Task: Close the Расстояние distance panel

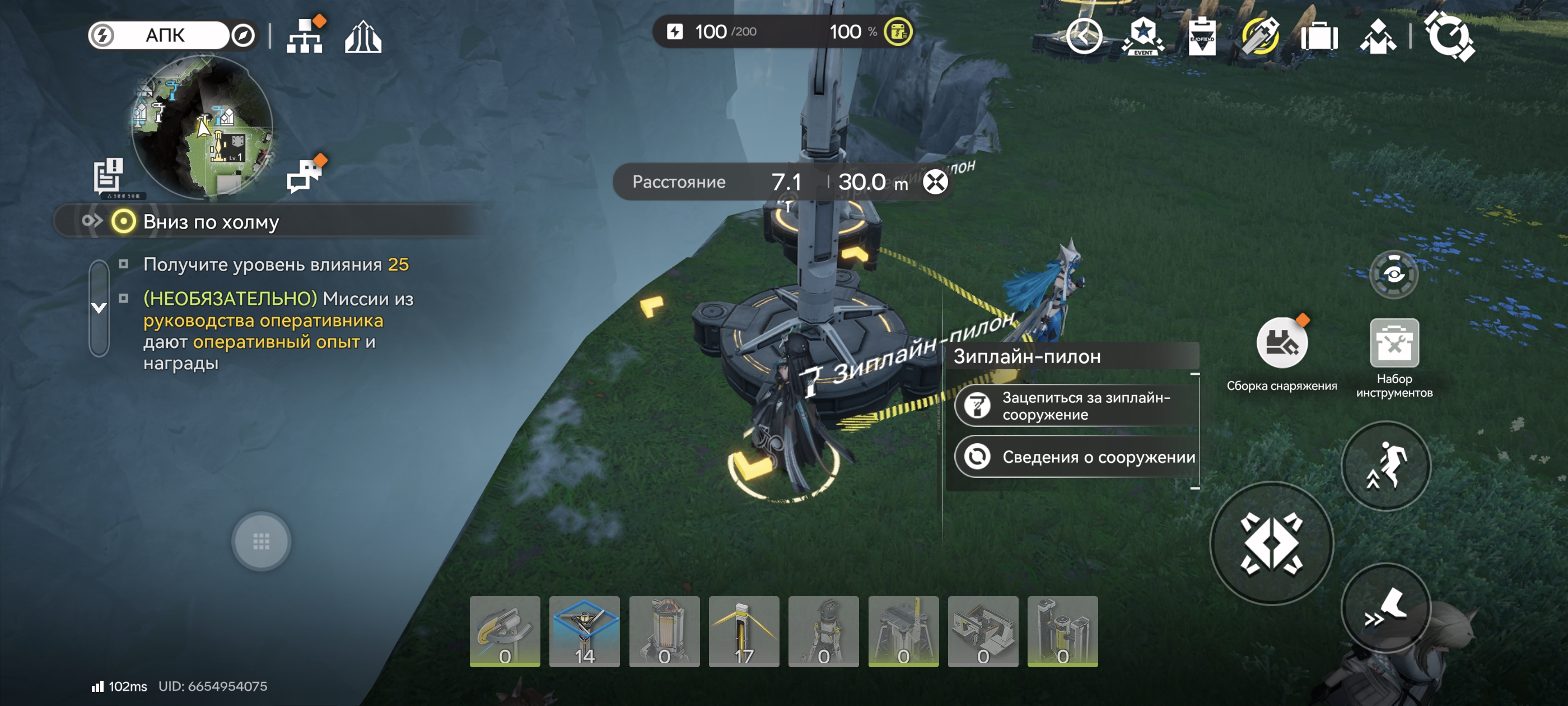Action: [935, 182]
